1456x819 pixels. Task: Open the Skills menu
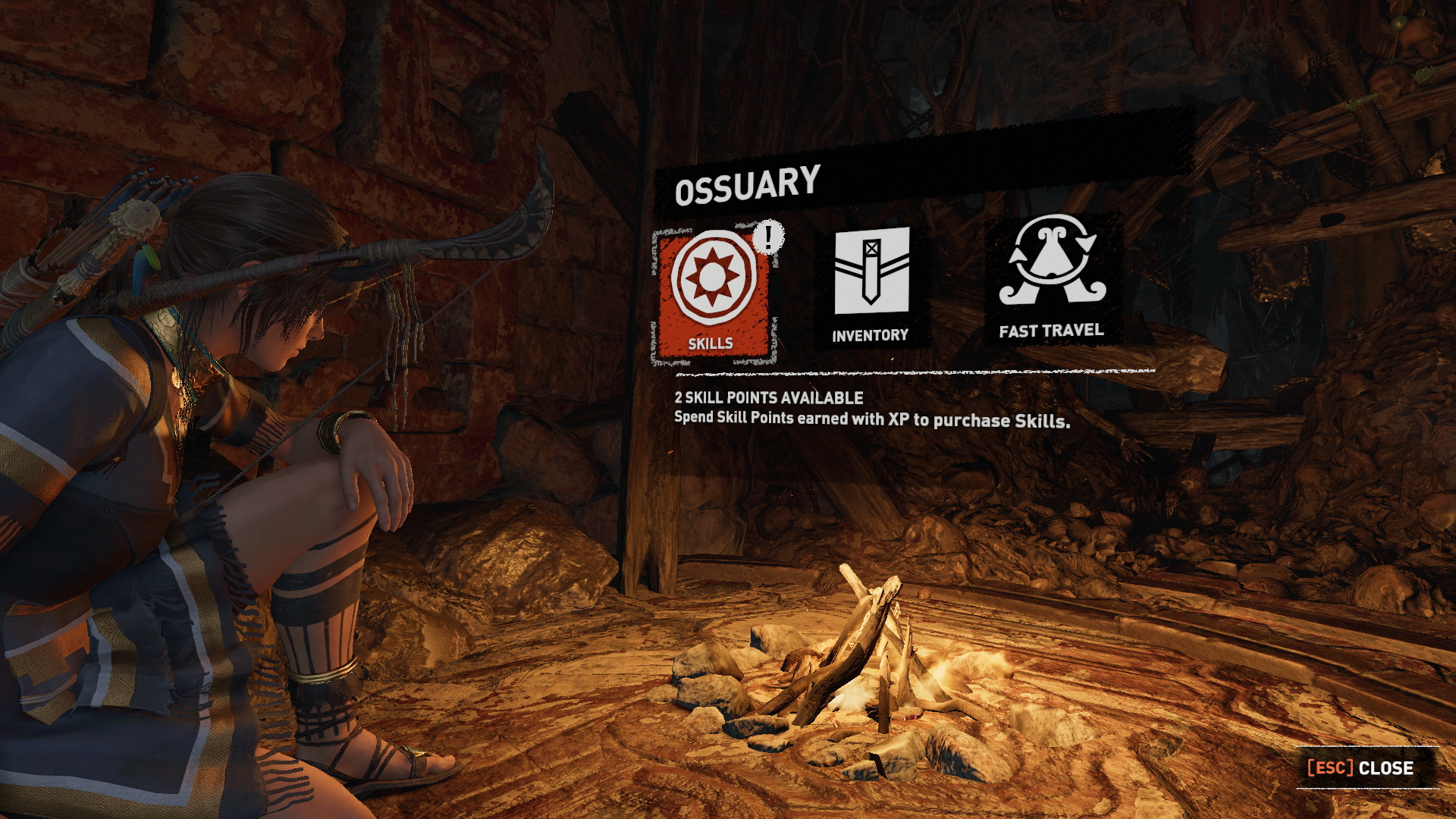point(712,293)
